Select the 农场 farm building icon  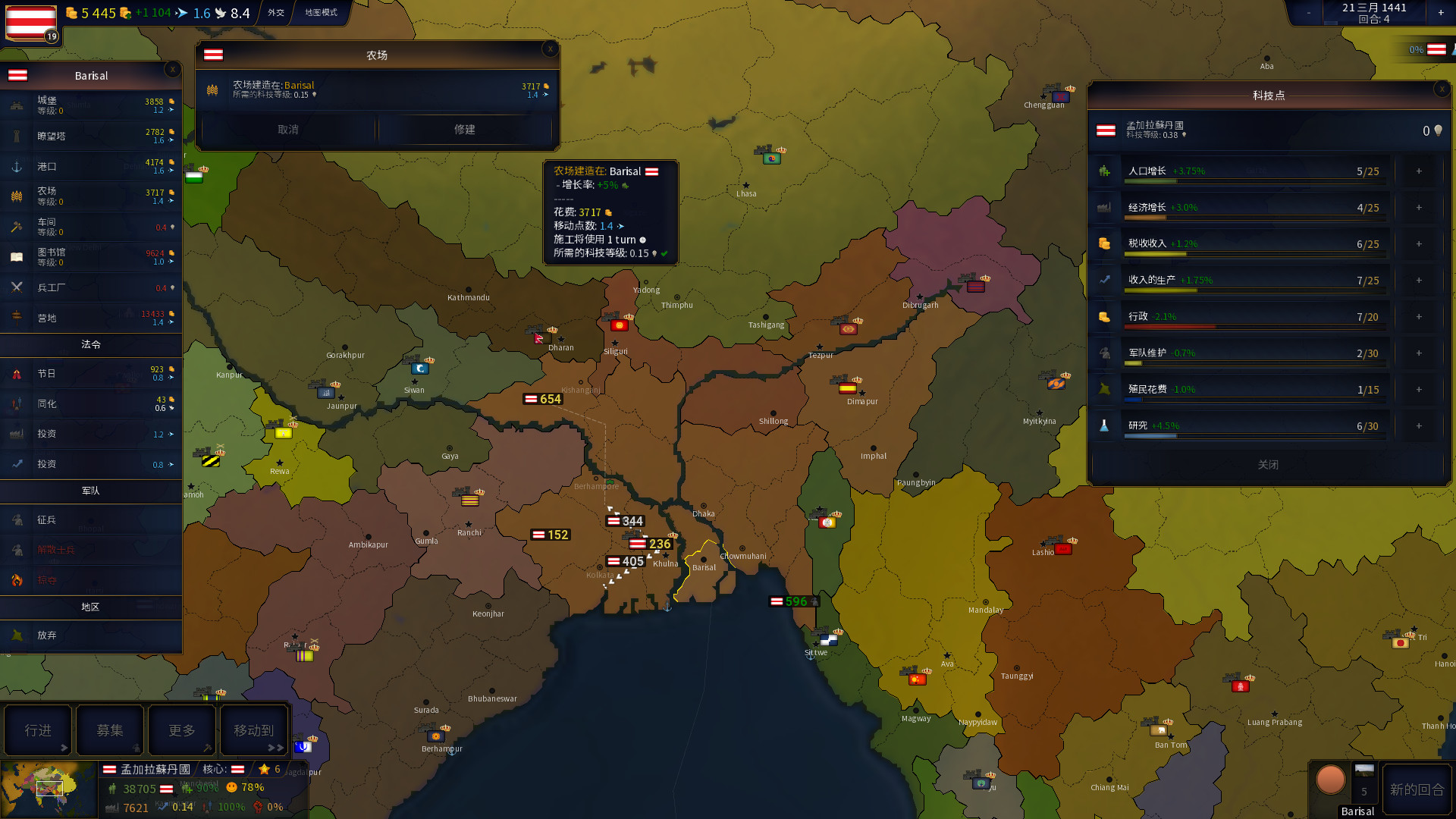(16, 196)
